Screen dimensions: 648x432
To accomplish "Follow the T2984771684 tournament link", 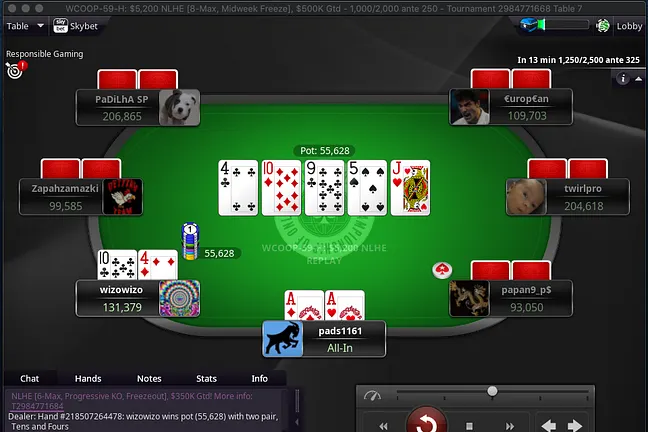I will pyautogui.click(x=37, y=406).
